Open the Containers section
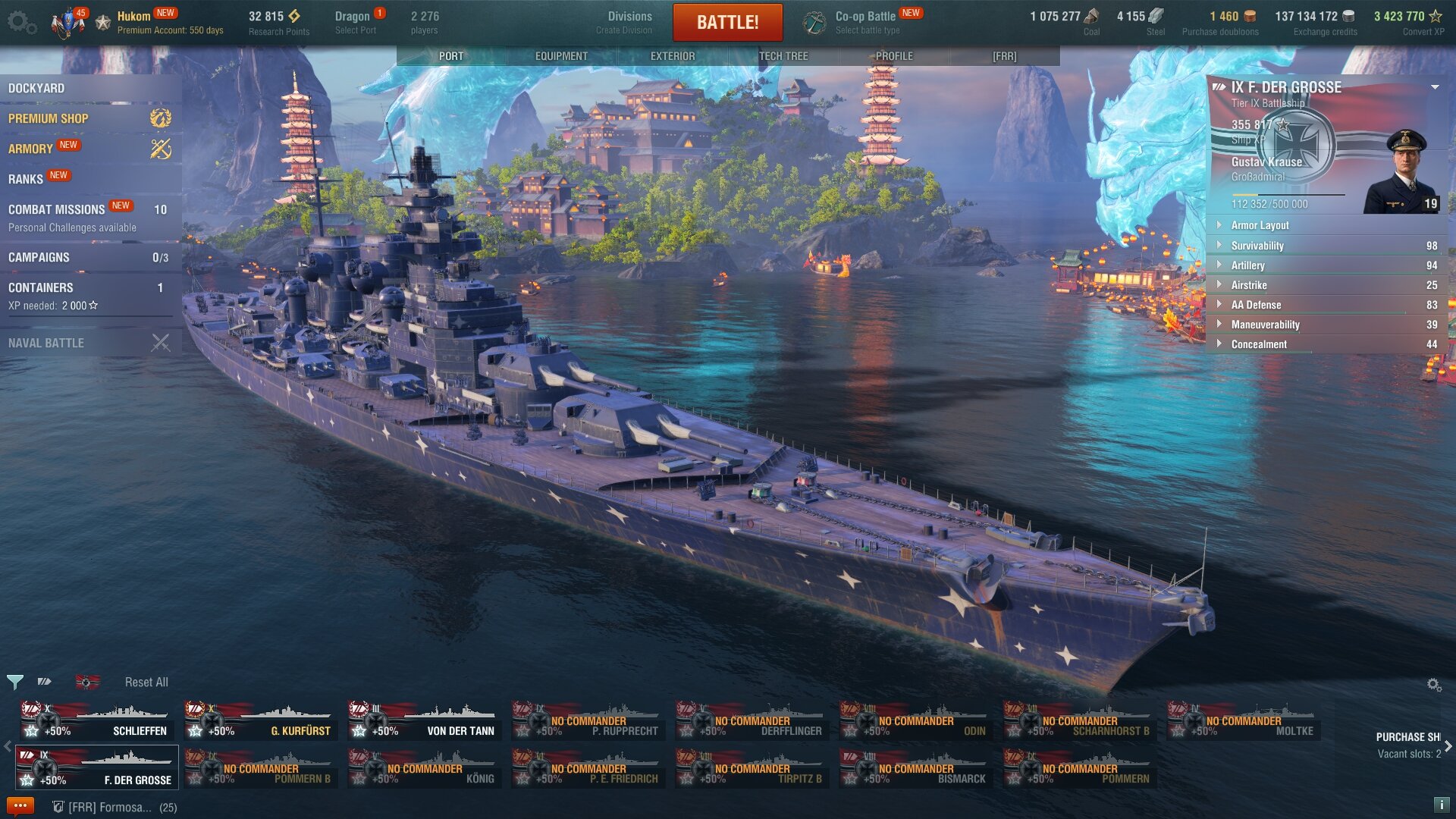The width and height of the screenshot is (1456, 819). 41,287
